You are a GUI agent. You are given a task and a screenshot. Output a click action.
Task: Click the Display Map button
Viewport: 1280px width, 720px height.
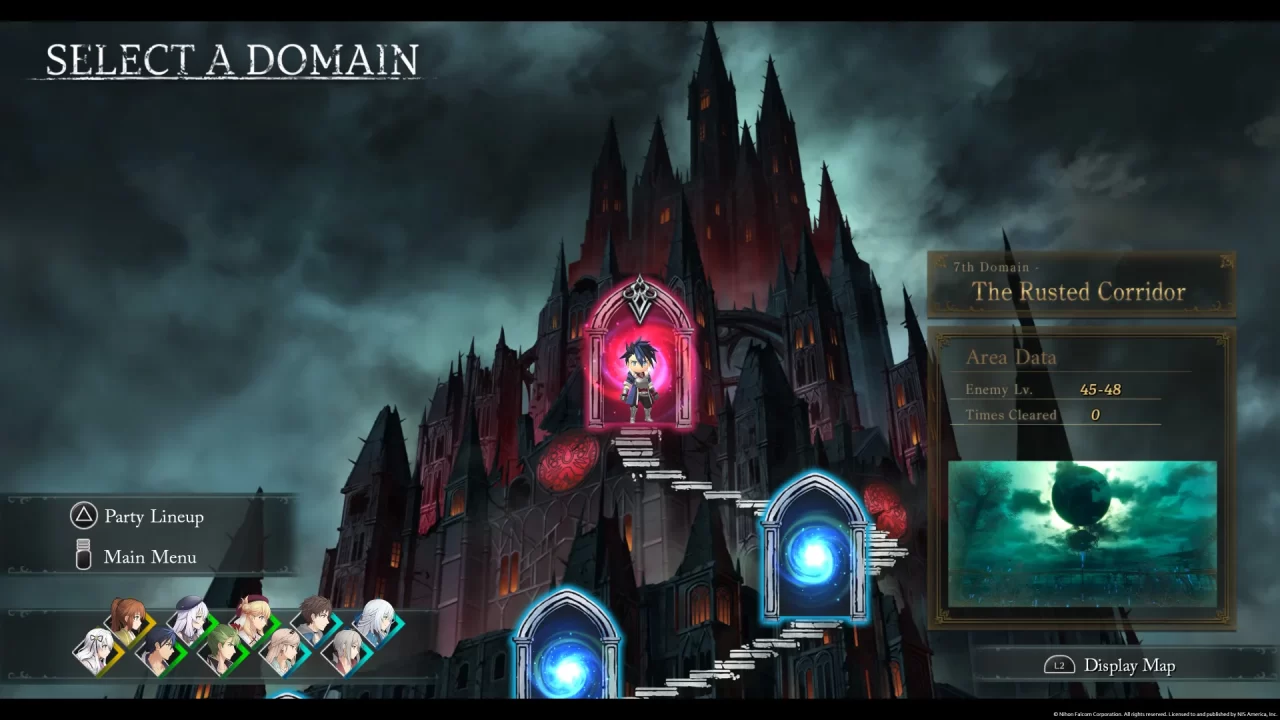click(x=1128, y=664)
